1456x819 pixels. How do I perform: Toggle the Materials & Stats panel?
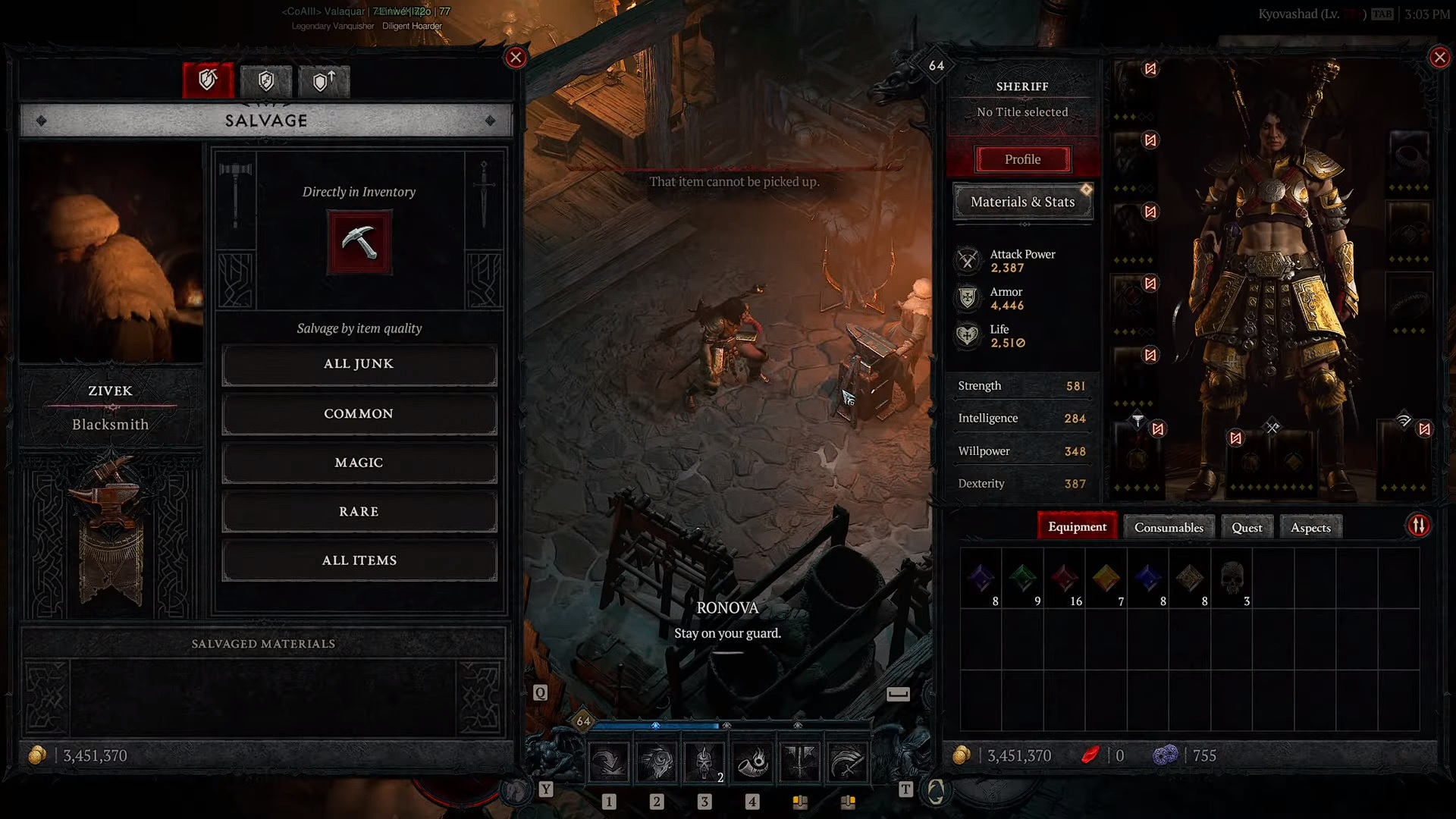click(1022, 202)
